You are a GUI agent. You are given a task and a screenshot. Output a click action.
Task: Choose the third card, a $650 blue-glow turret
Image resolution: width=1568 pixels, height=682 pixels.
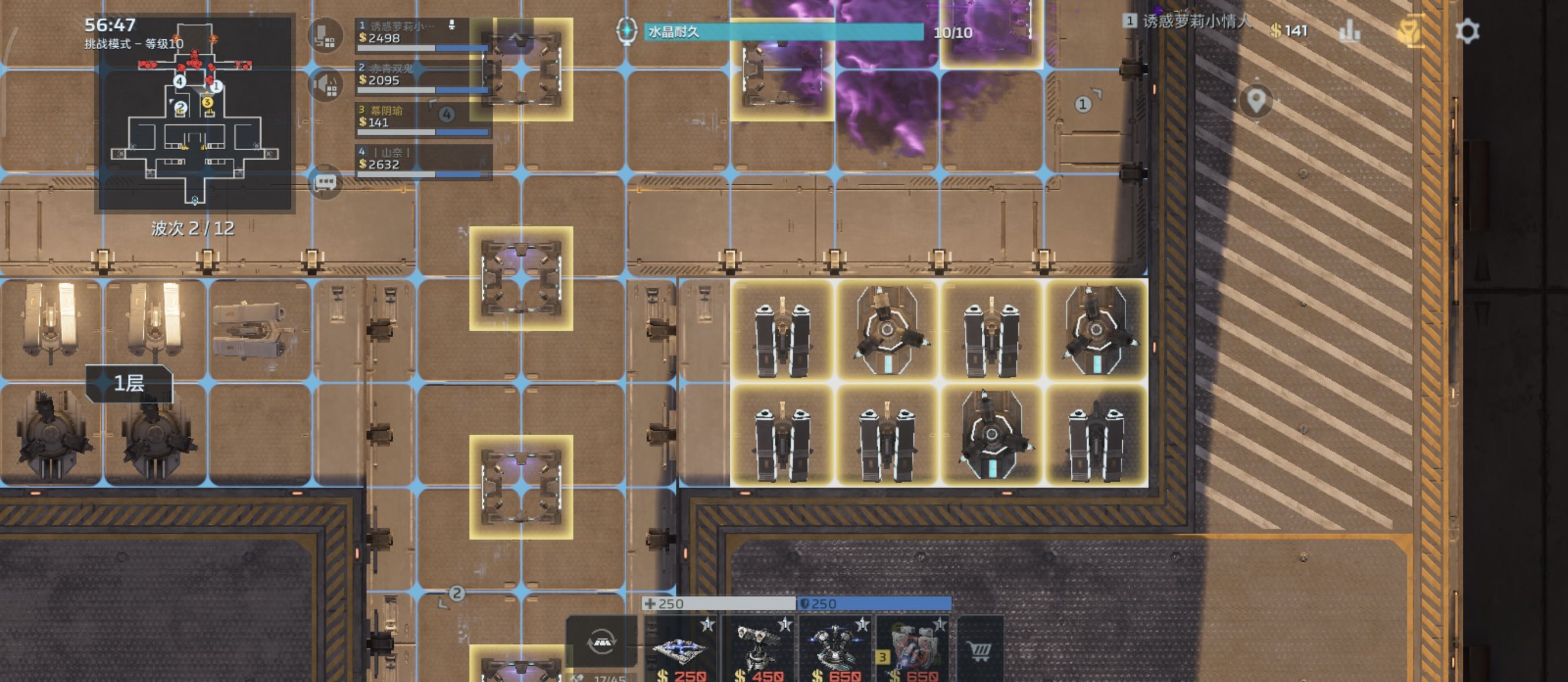835,649
